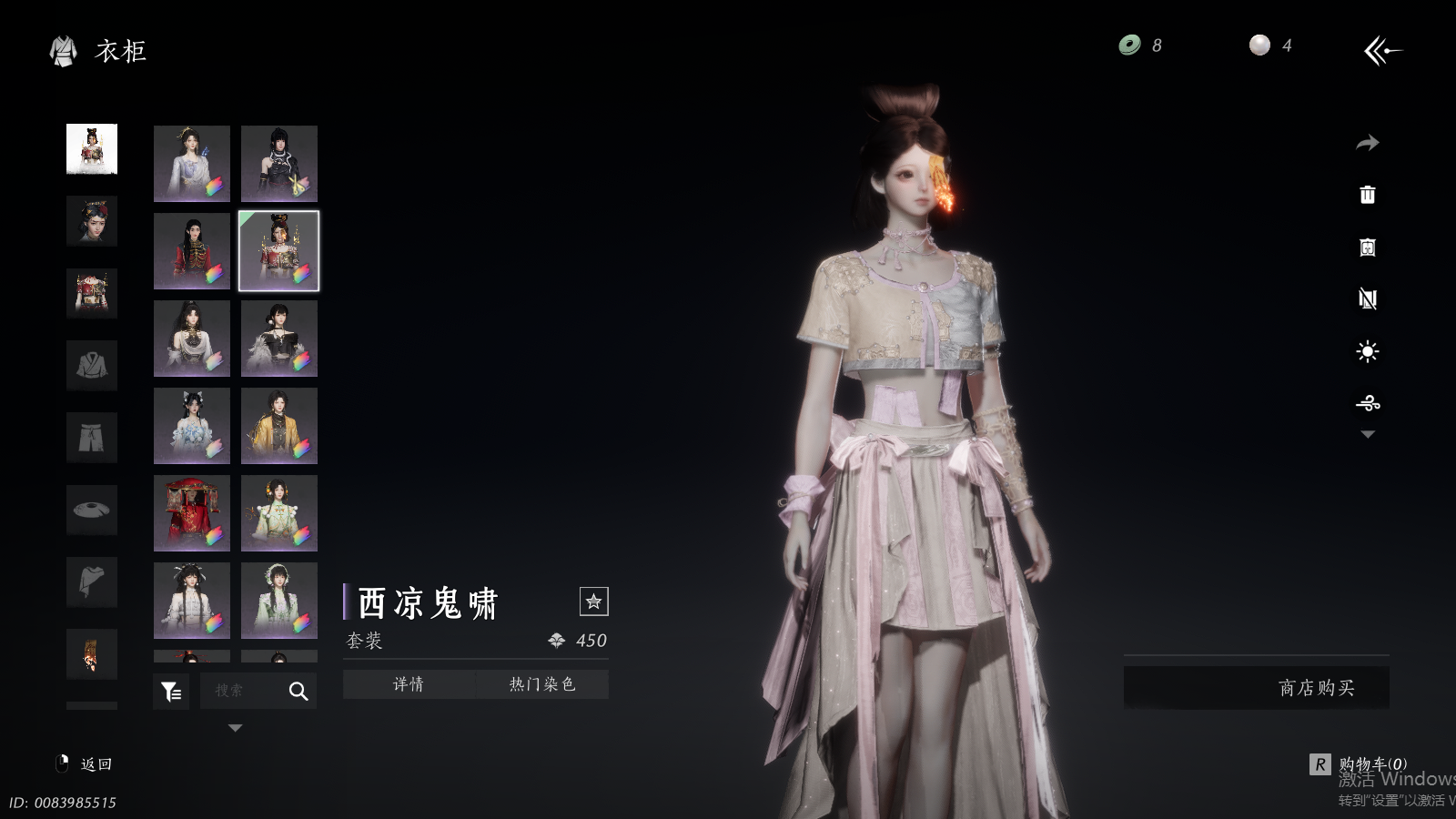Select the yellow robe outfit thumbnail
Image resolution: width=1456 pixels, height=819 pixels.
pos(279,426)
